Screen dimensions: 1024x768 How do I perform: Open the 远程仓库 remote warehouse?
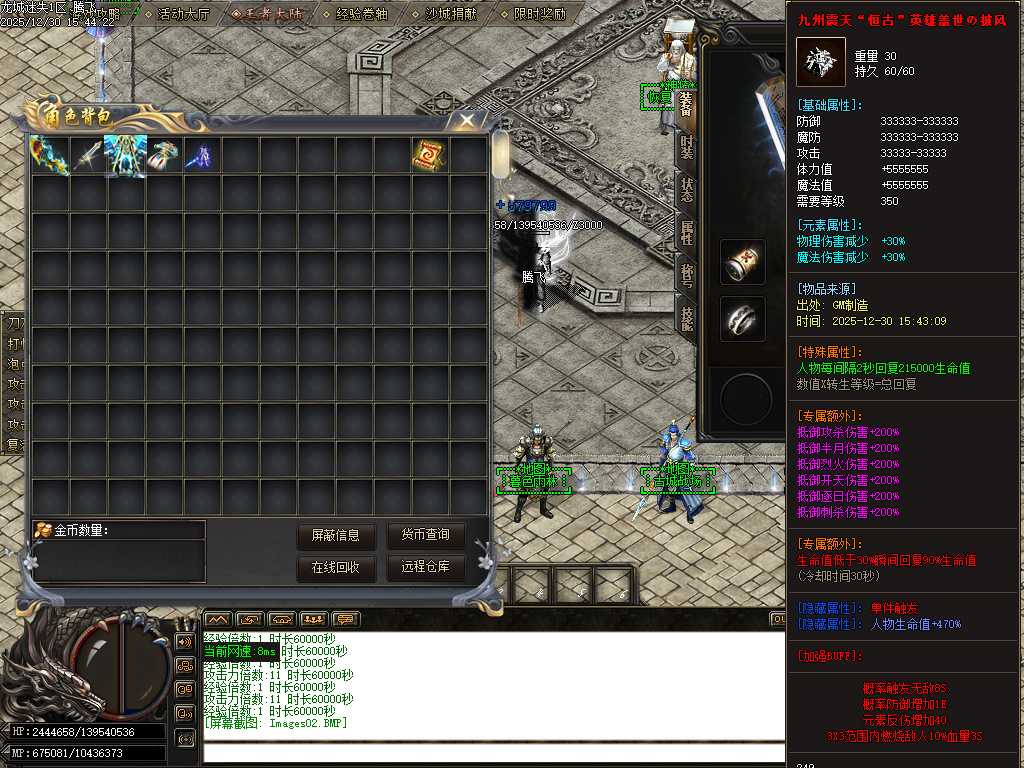(426, 568)
